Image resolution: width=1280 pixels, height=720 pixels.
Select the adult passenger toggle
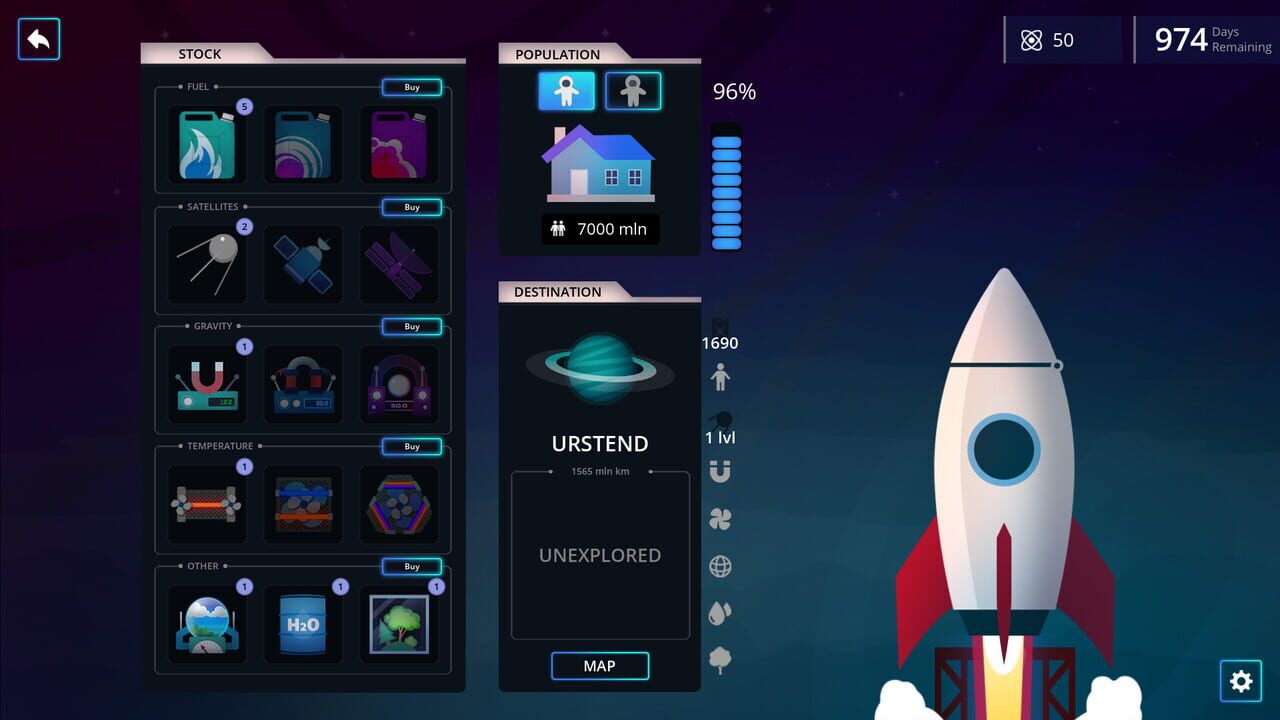[x=565, y=91]
